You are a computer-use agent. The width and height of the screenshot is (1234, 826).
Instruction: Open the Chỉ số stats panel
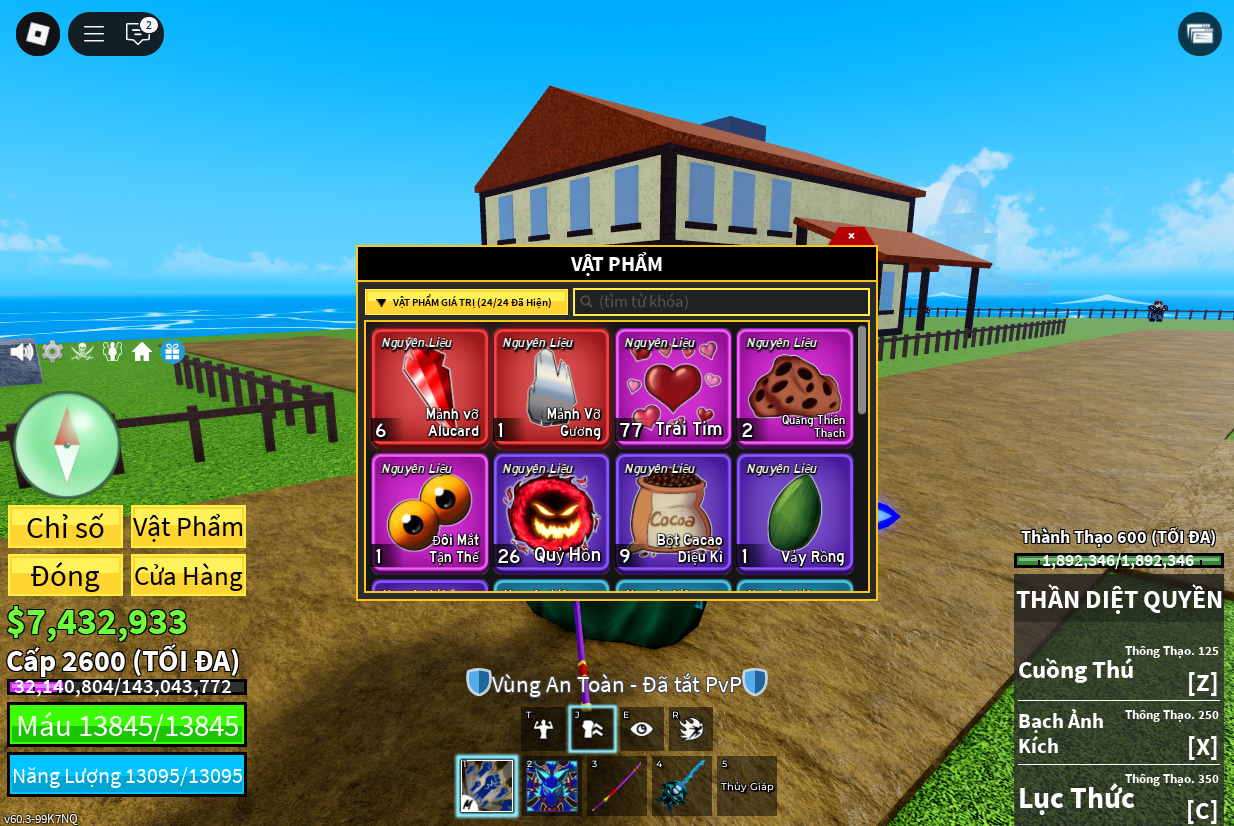(x=66, y=527)
